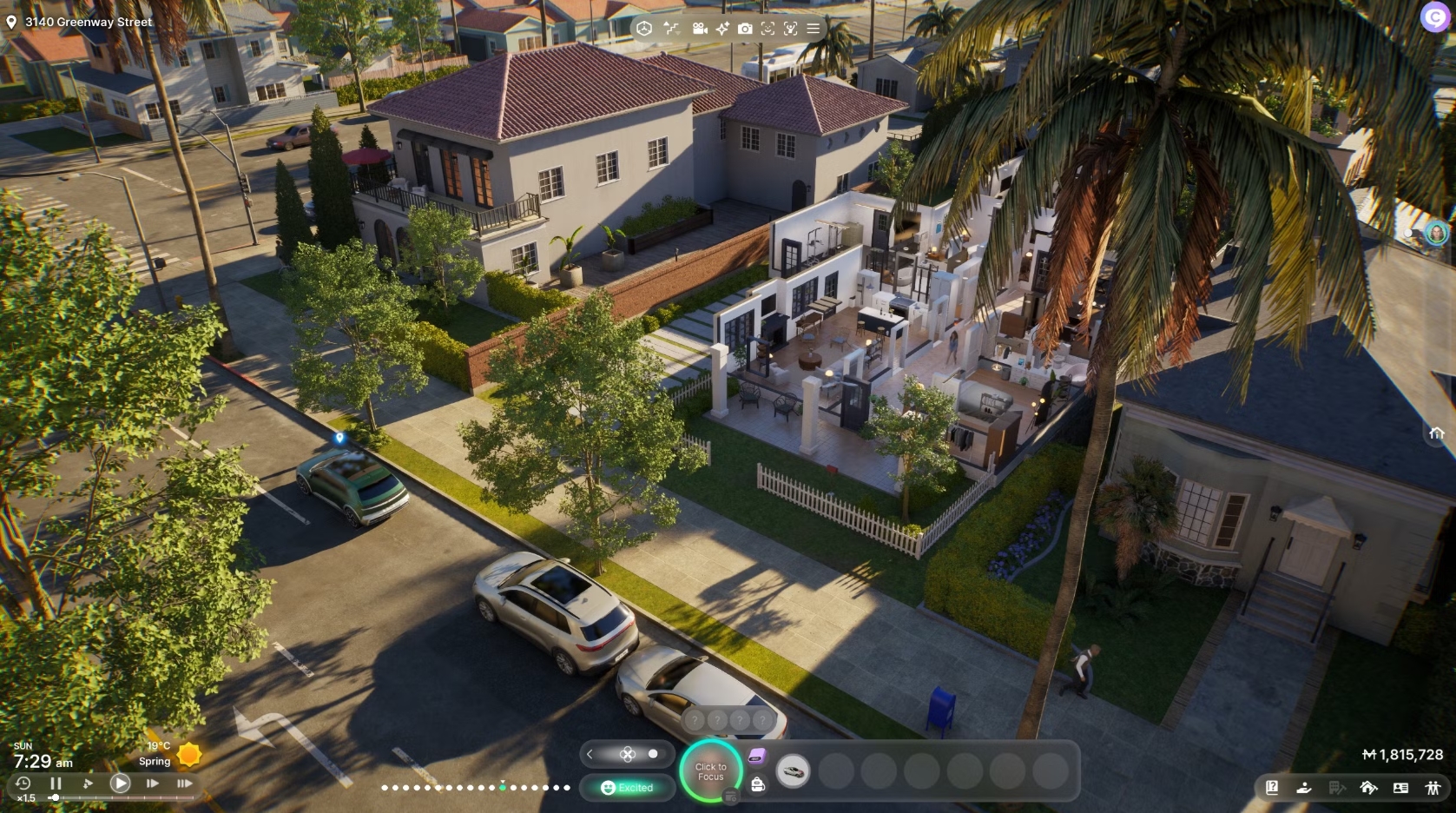Click the 3140 Greenway Street location label
Viewport: 1456px width, 813px height.
coord(82,22)
